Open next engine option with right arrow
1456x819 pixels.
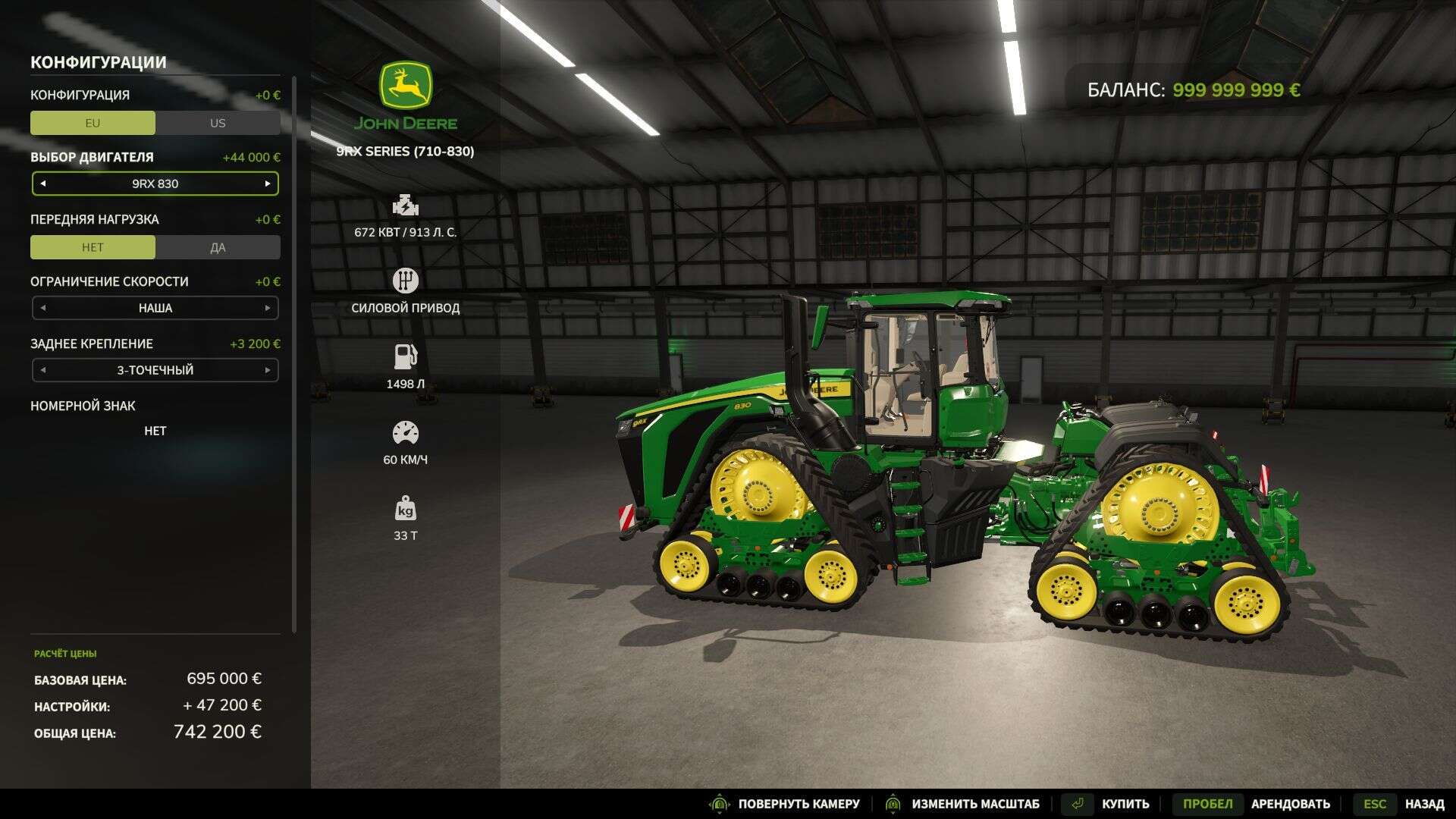coord(267,183)
